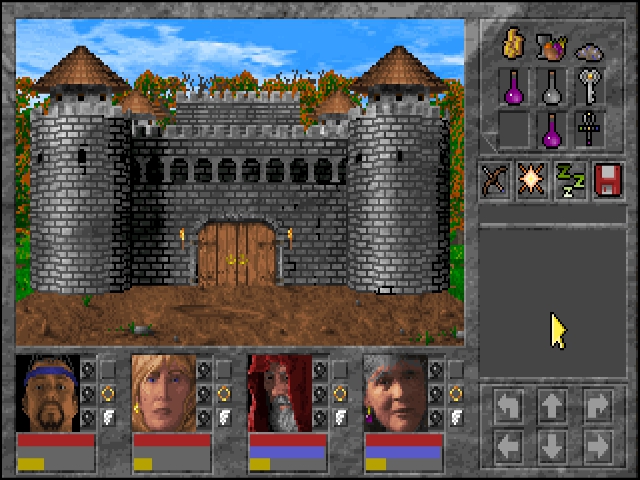Select the grey-haired woman portrait
640x480 pixels.
pyautogui.click(x=395, y=392)
